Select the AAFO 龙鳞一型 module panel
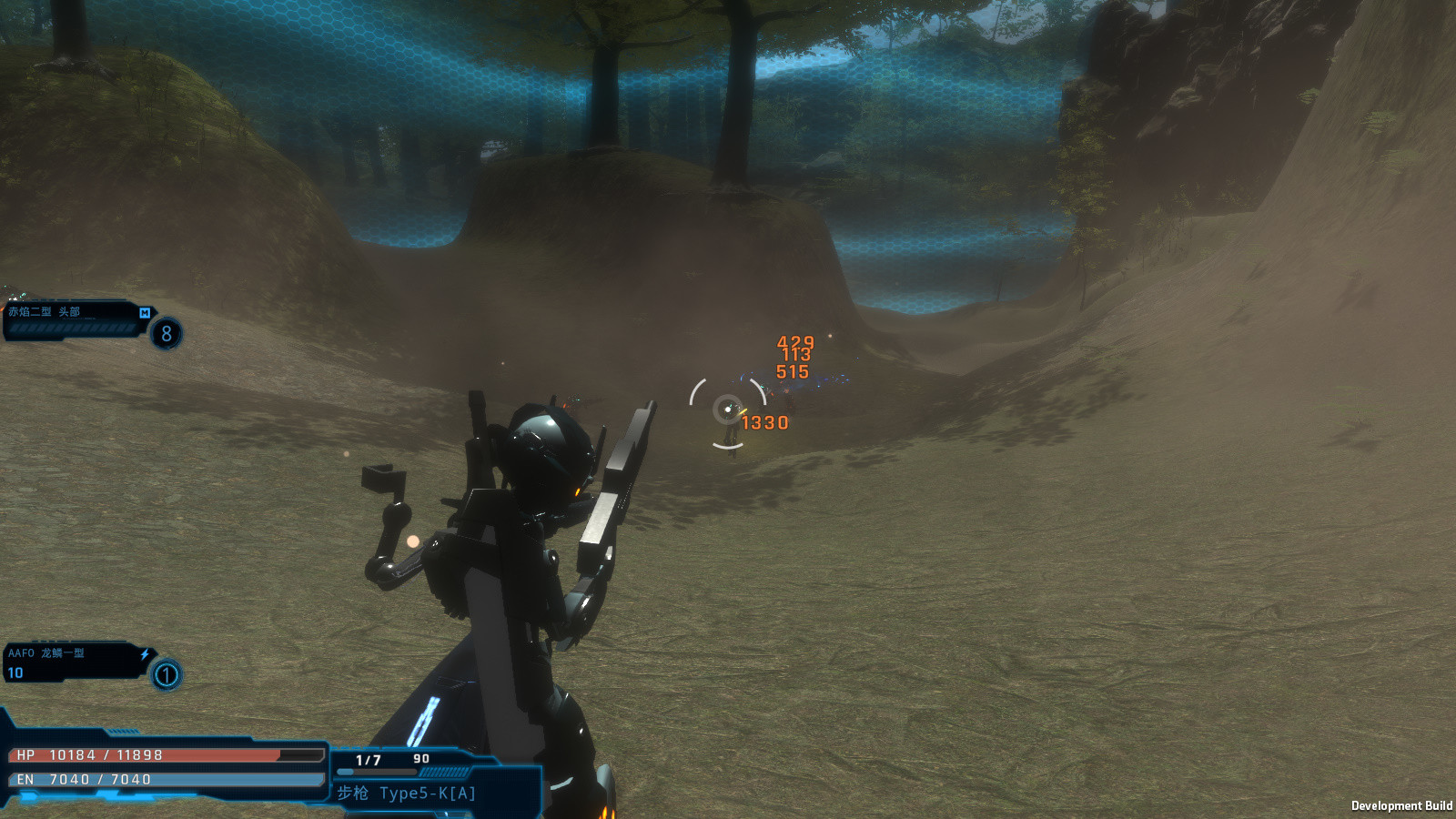Image resolution: width=1456 pixels, height=819 pixels. tap(73, 662)
